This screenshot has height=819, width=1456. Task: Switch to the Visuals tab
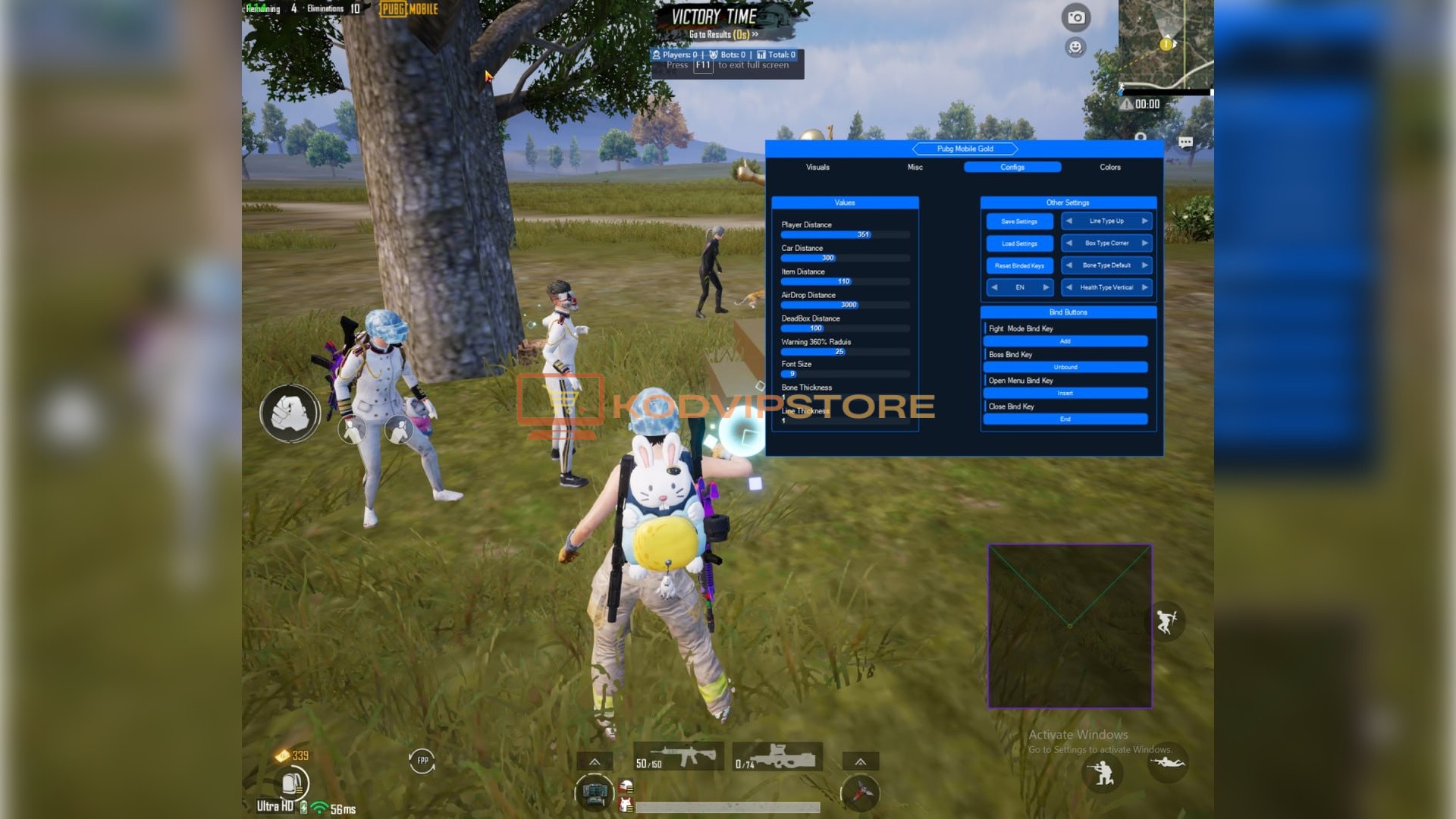pos(817,167)
